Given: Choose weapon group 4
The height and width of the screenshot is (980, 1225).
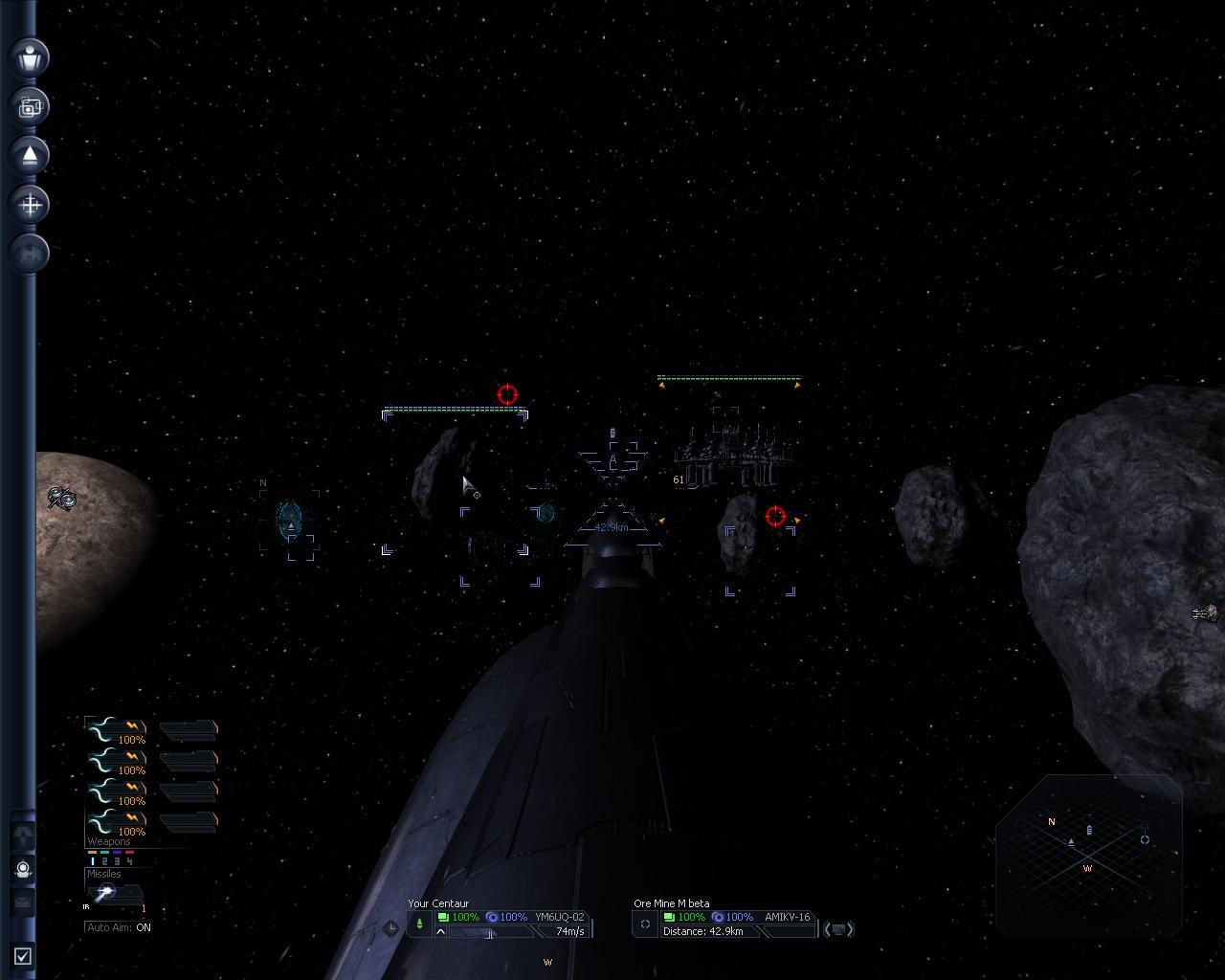Looking at the screenshot, I should point(128,861).
